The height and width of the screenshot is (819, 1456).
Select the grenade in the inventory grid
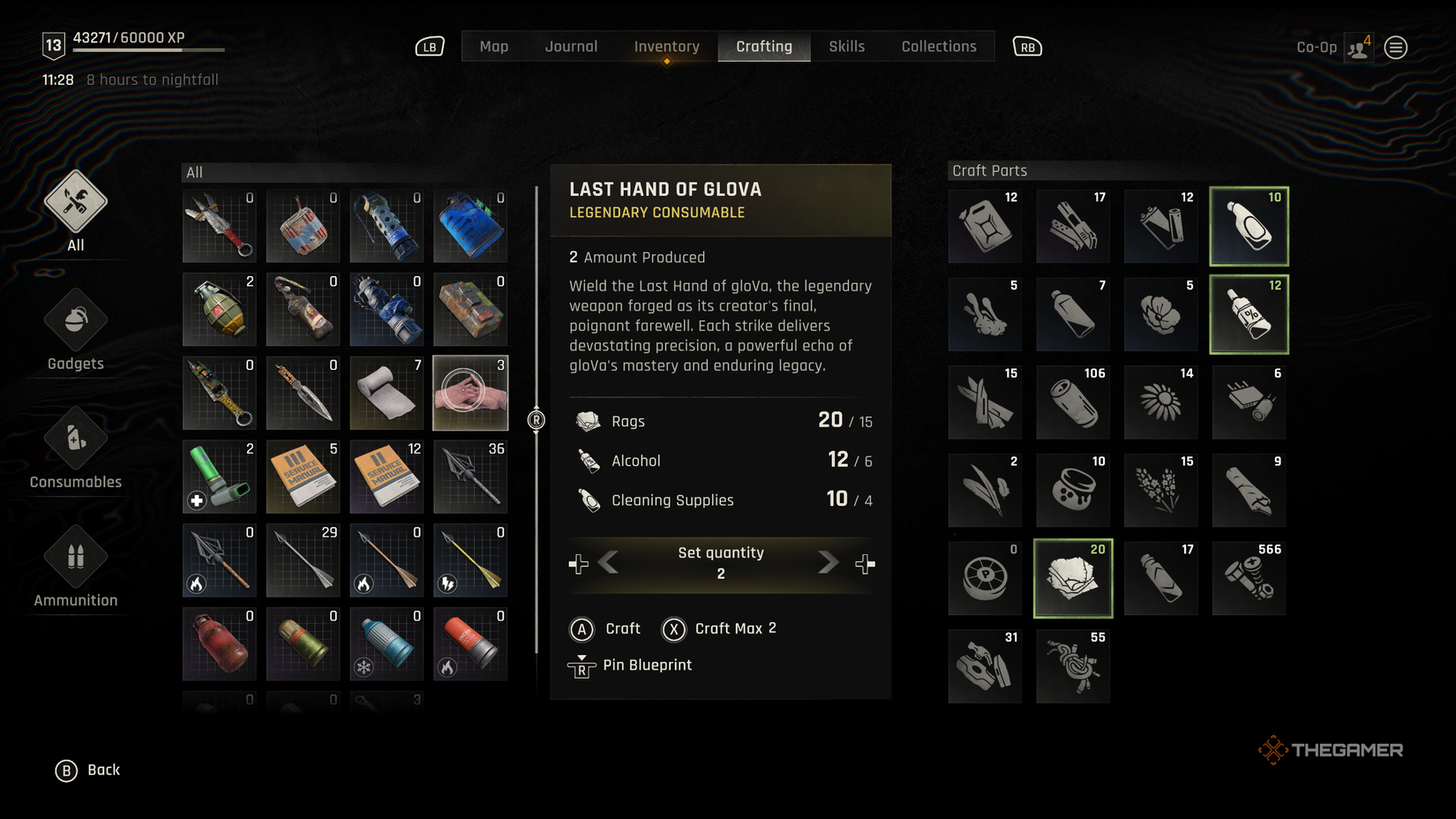[218, 310]
